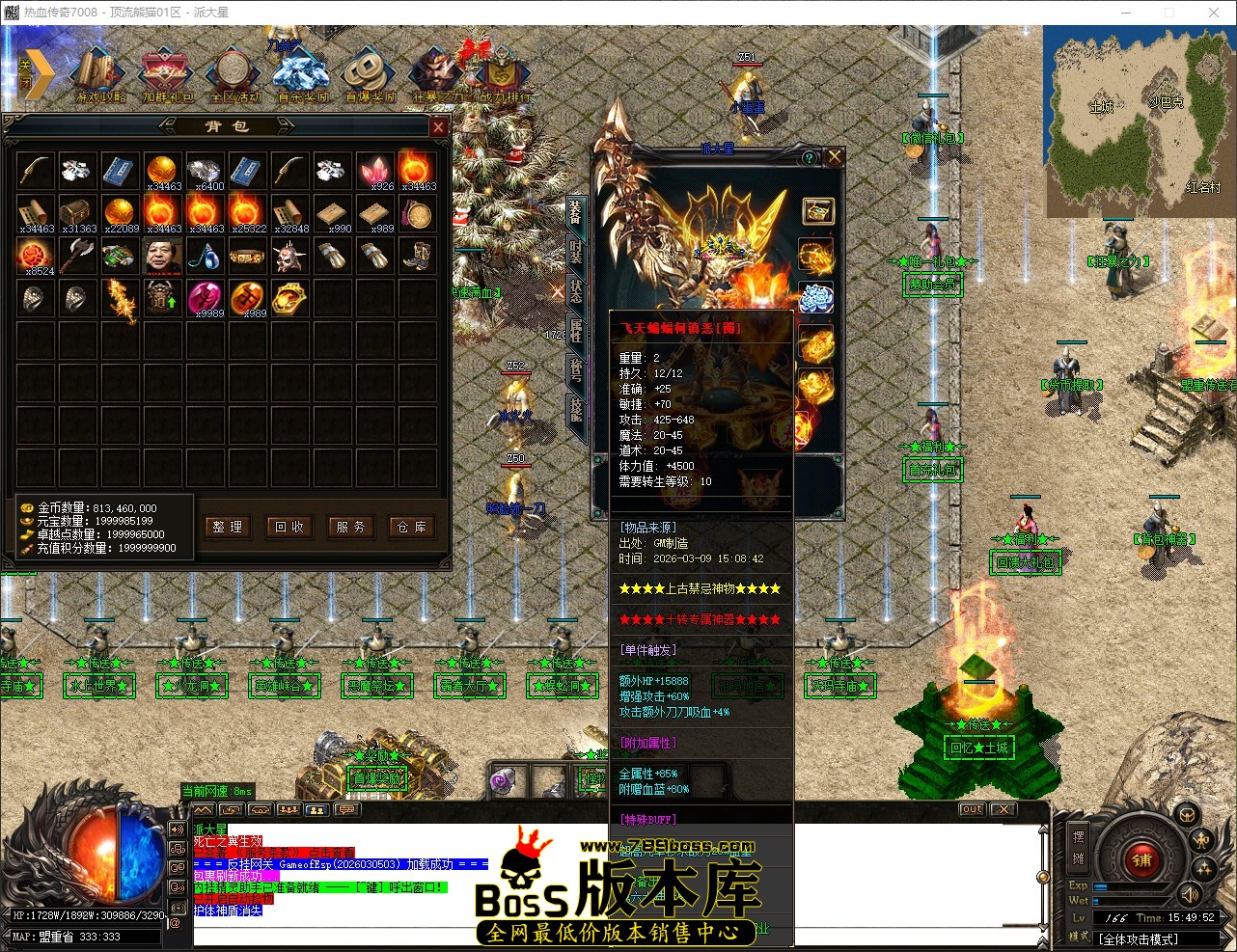Toggle 摆摊 stall mode on
The height and width of the screenshot is (952, 1237).
coord(1078,847)
